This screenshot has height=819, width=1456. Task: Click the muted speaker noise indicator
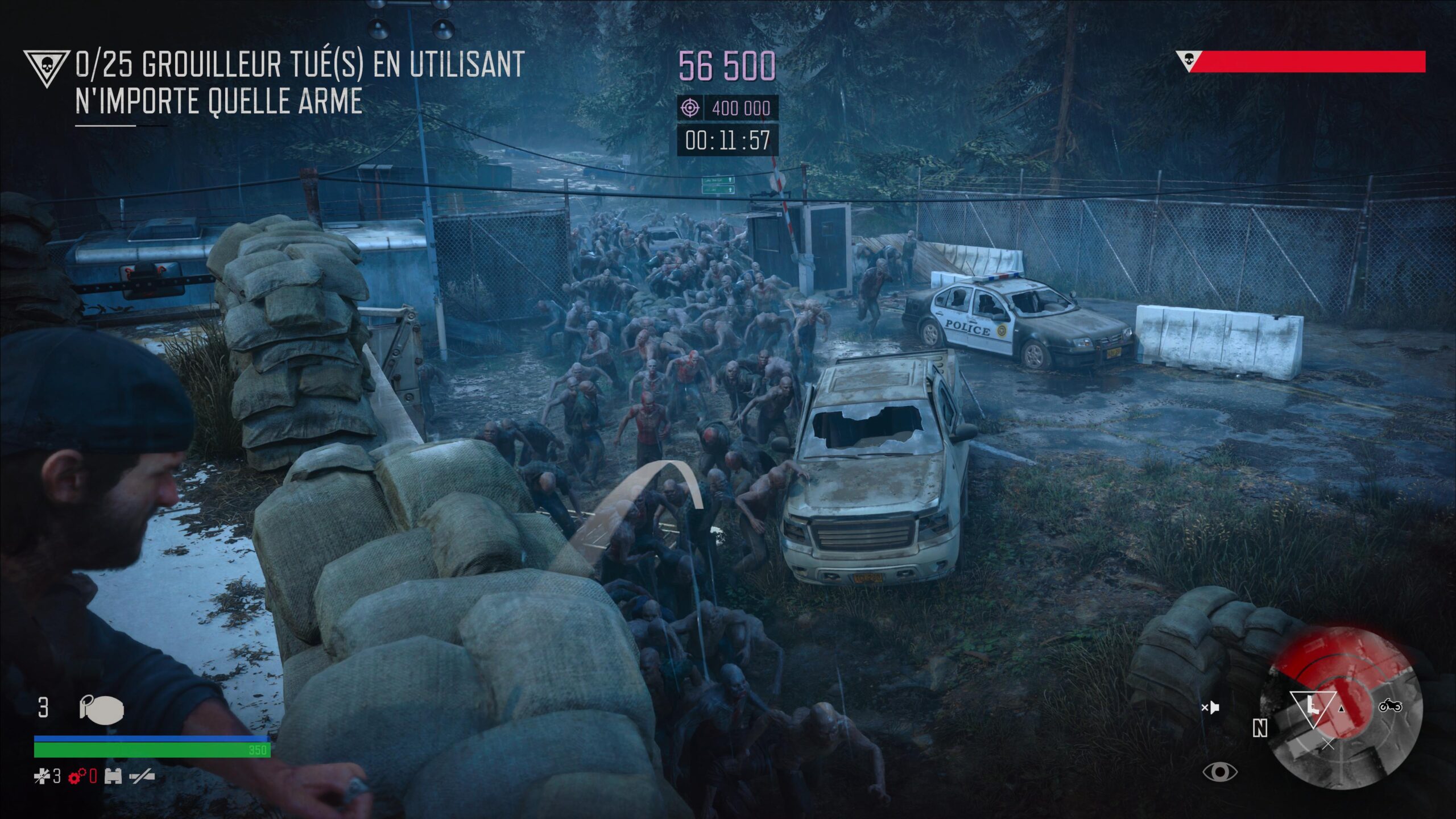[1210, 708]
